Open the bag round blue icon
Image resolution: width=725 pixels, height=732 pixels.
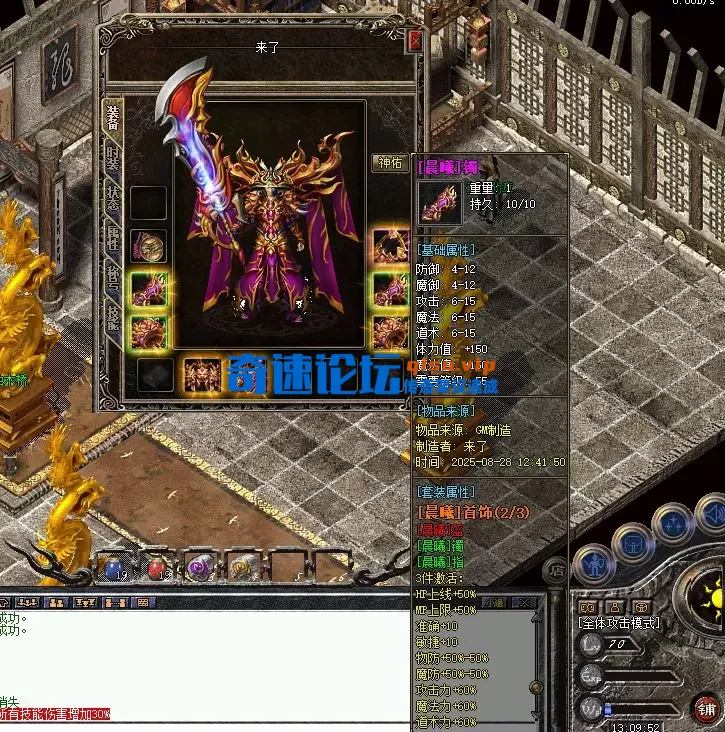[633, 543]
